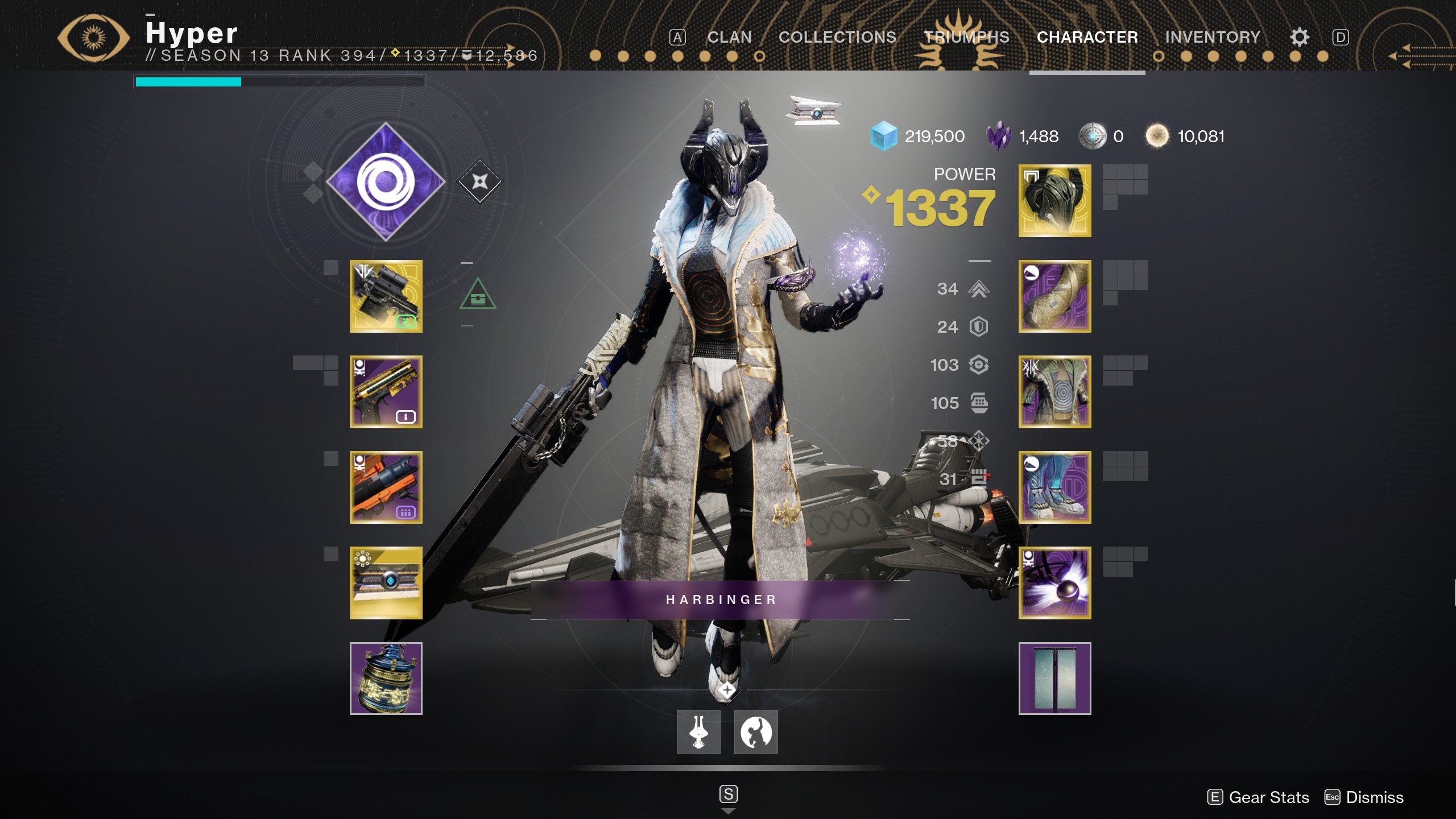1456x819 pixels.
Task: Select the Ghost shell slot
Action: click(x=386, y=580)
